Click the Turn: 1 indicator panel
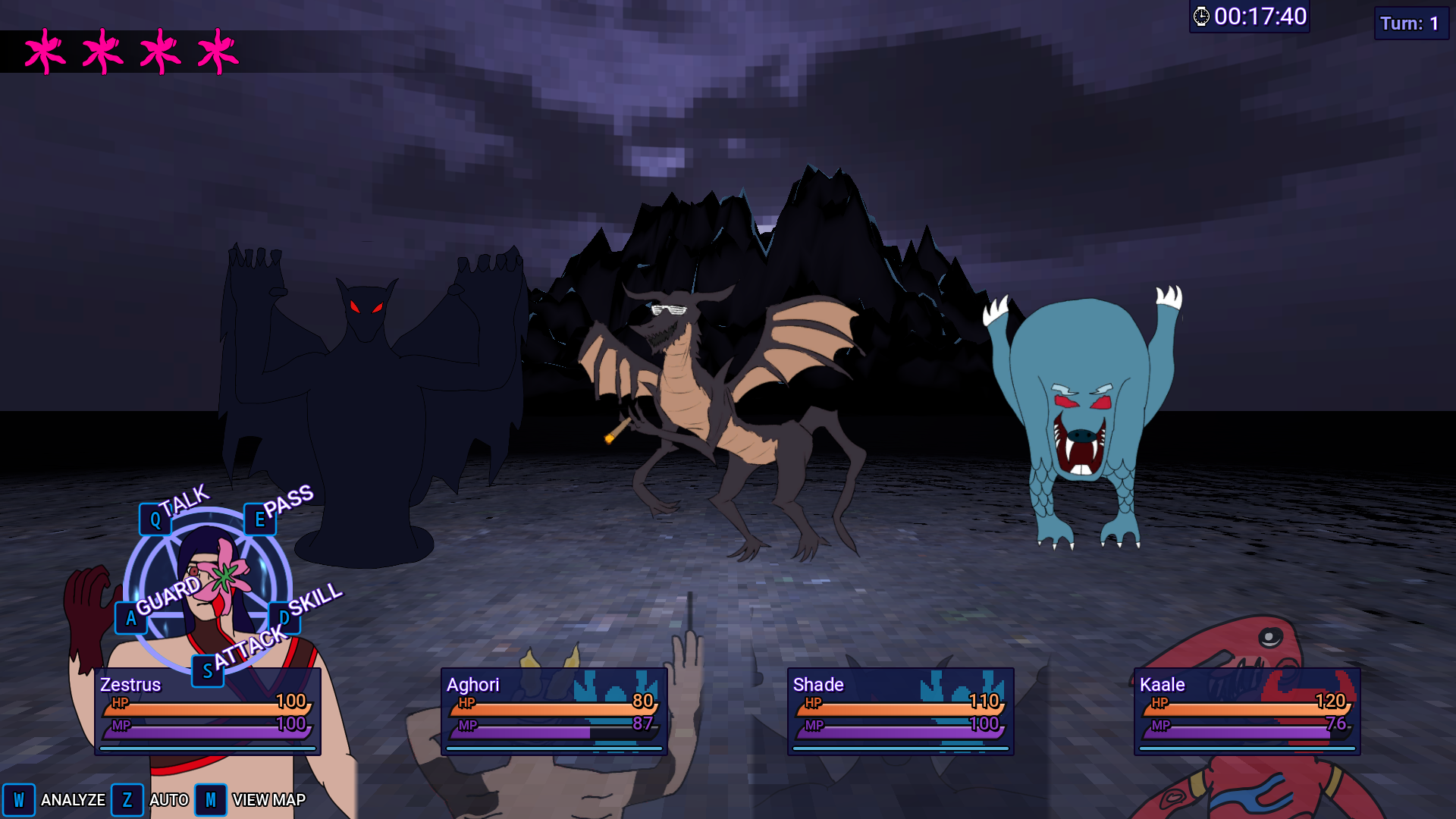 point(1411,24)
